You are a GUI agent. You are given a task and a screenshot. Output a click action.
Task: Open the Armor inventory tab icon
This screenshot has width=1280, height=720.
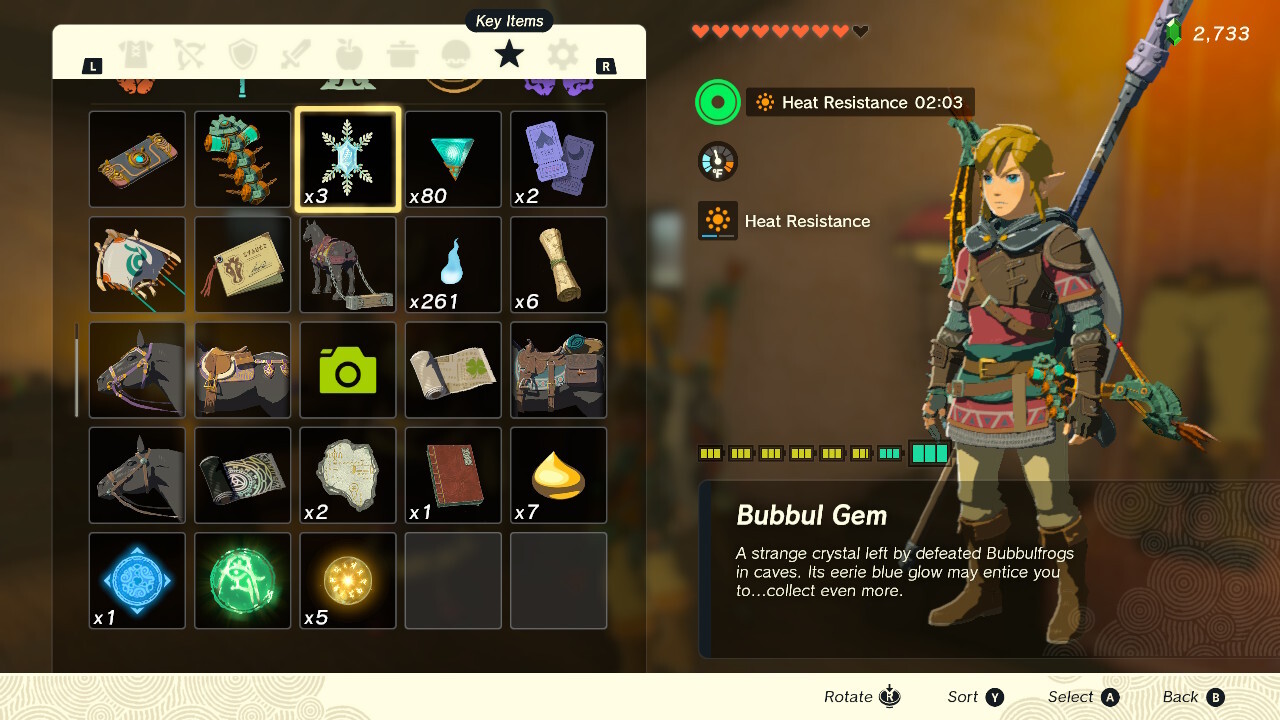coord(137,56)
